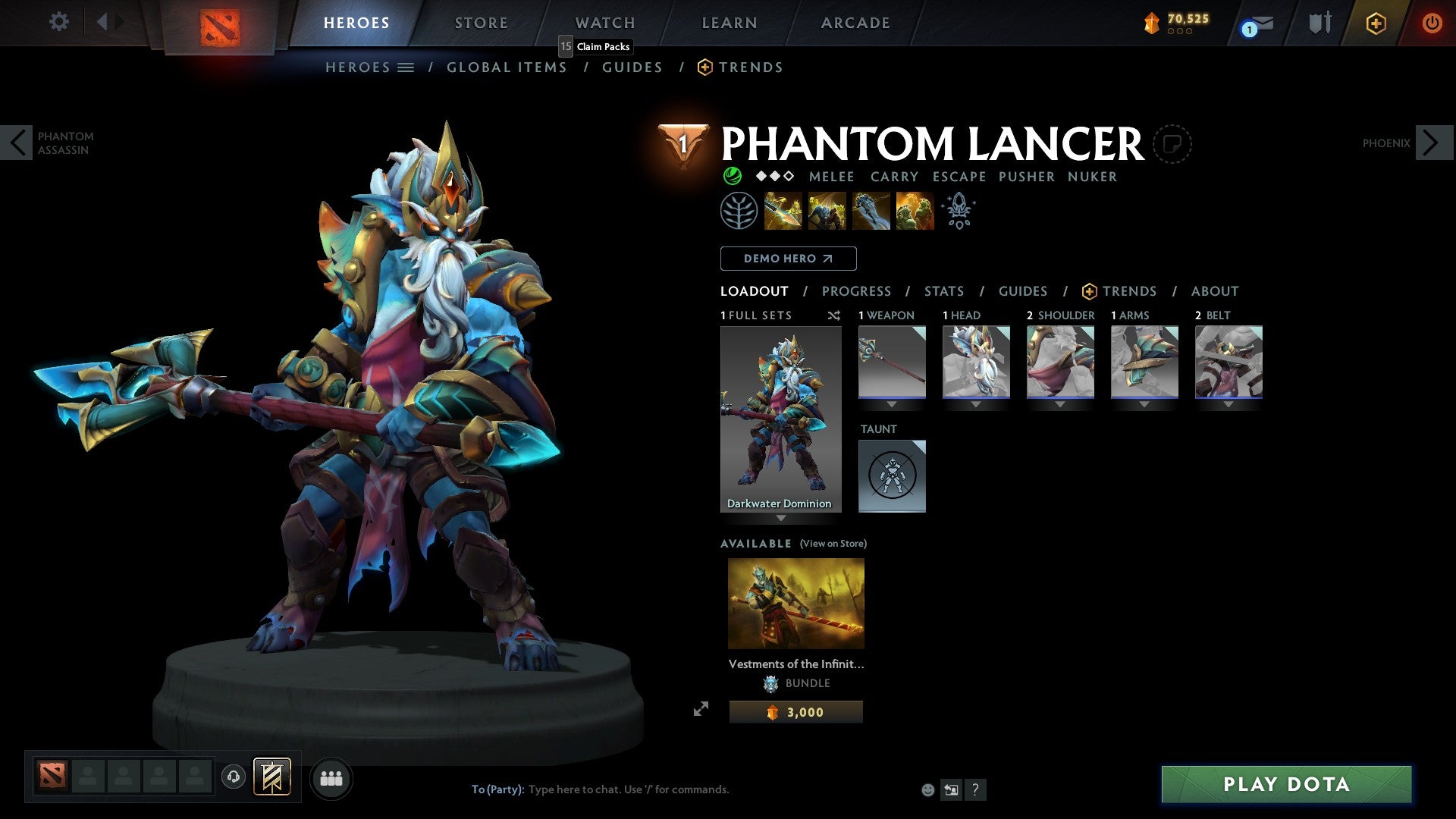Screen dimensions: 1456x819
Task: Open the Watch menu item
Action: click(x=604, y=23)
